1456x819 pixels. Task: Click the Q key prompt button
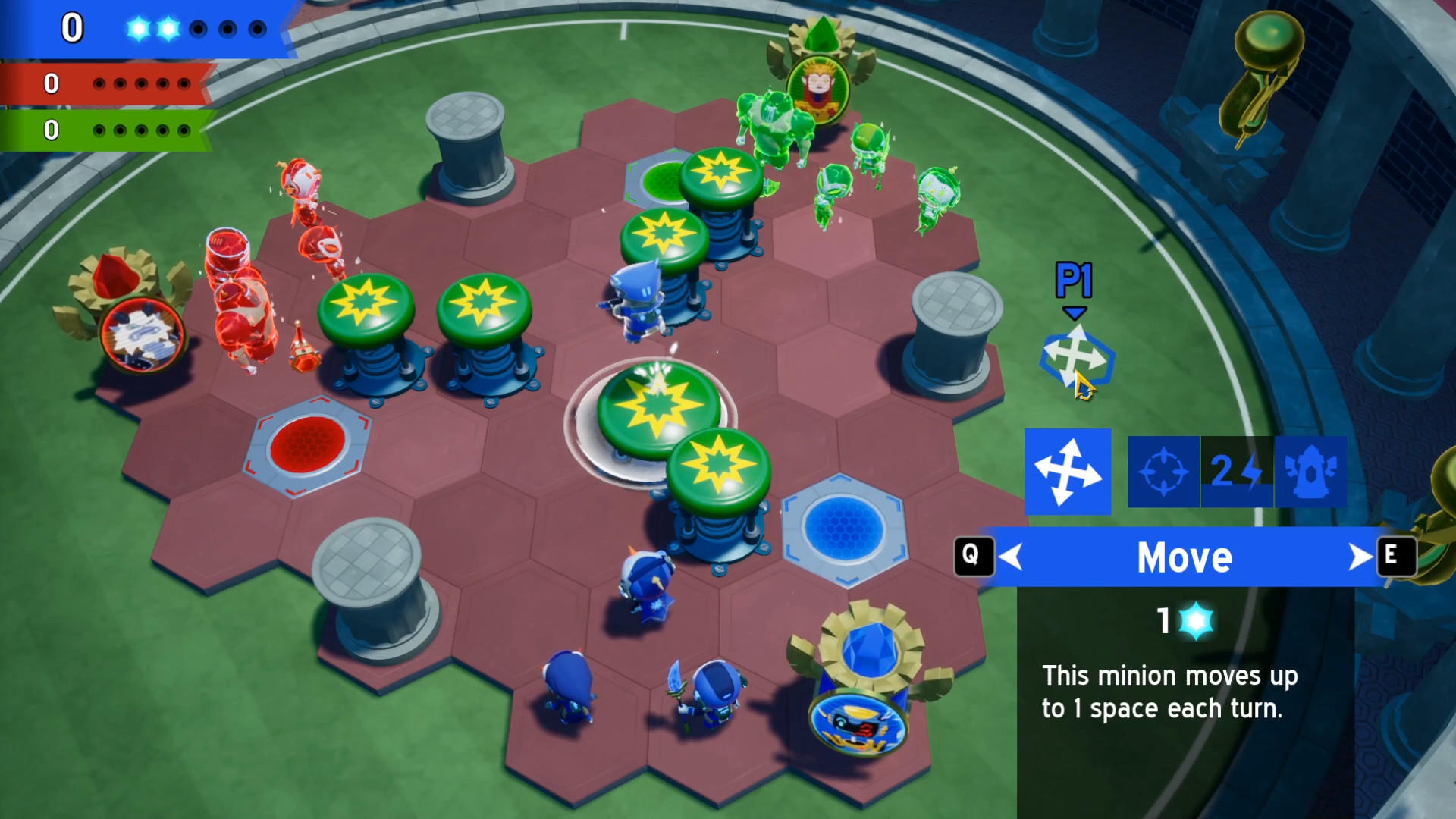(975, 557)
